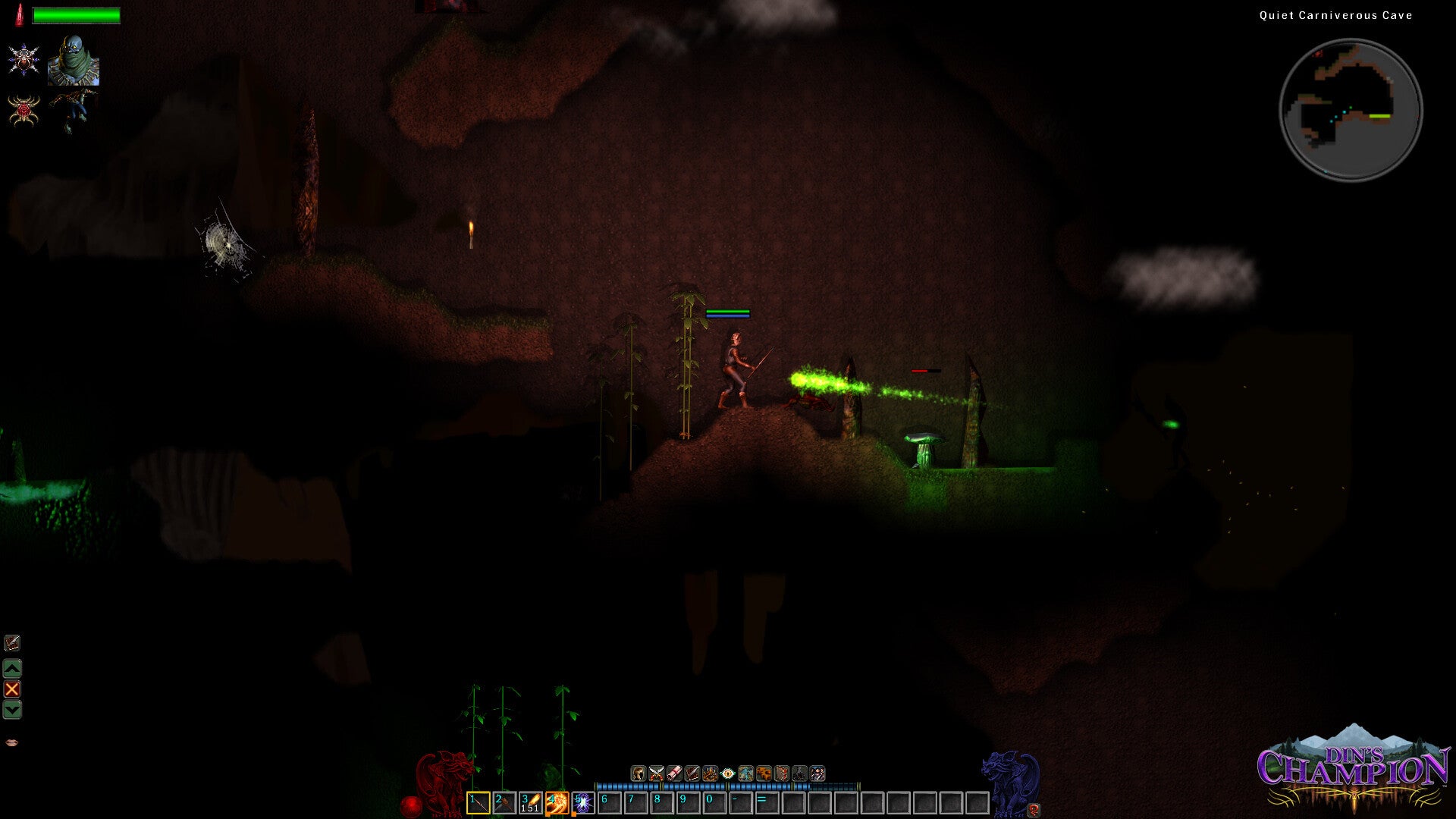Use the fire item stacked at 151
1456x819 pixels.
530,802
